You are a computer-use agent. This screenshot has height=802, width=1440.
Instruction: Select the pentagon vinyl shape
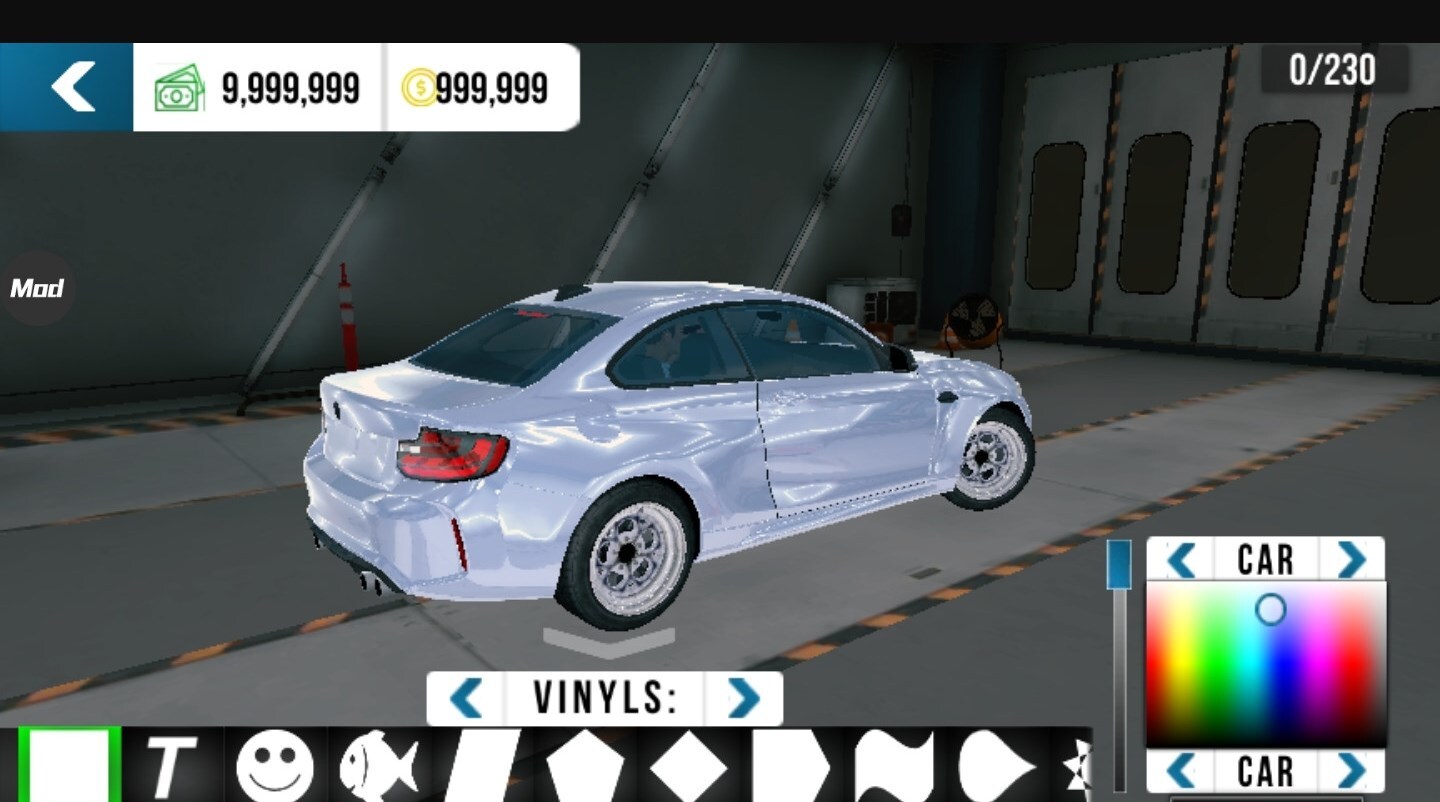pyautogui.click(x=585, y=768)
